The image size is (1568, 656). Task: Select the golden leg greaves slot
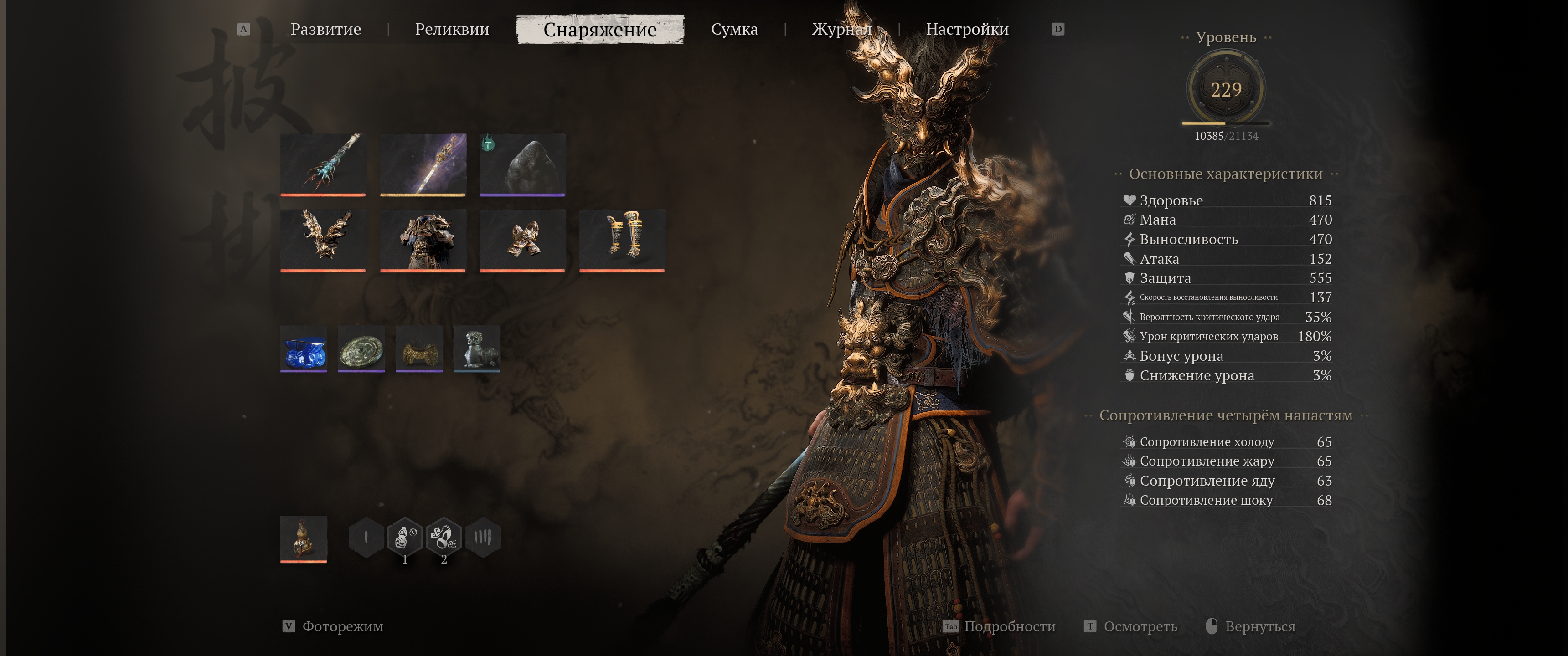622,240
